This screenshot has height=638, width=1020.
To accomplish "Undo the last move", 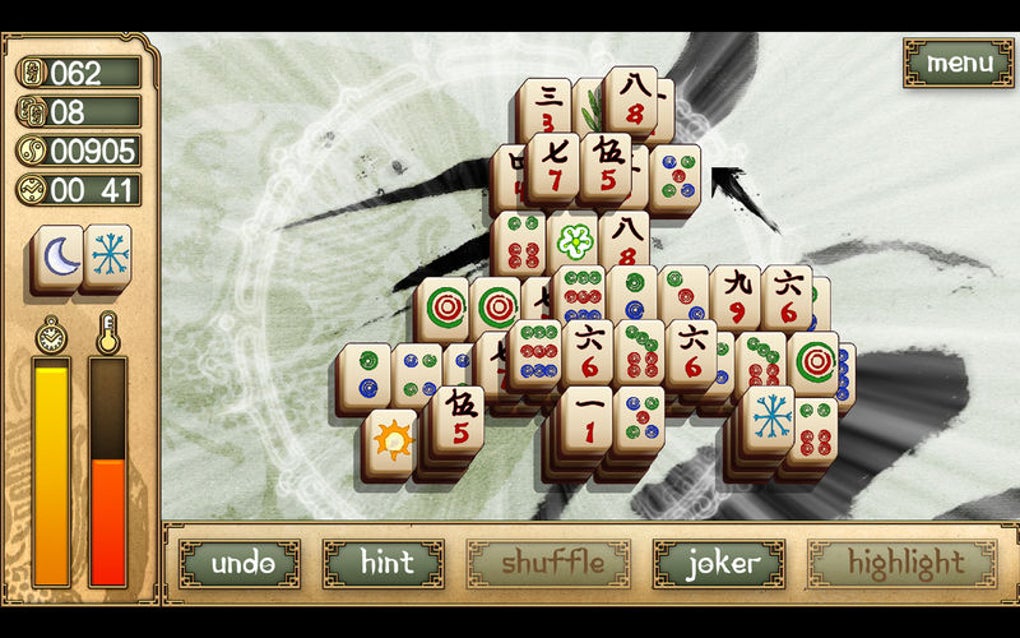I will pos(240,564).
